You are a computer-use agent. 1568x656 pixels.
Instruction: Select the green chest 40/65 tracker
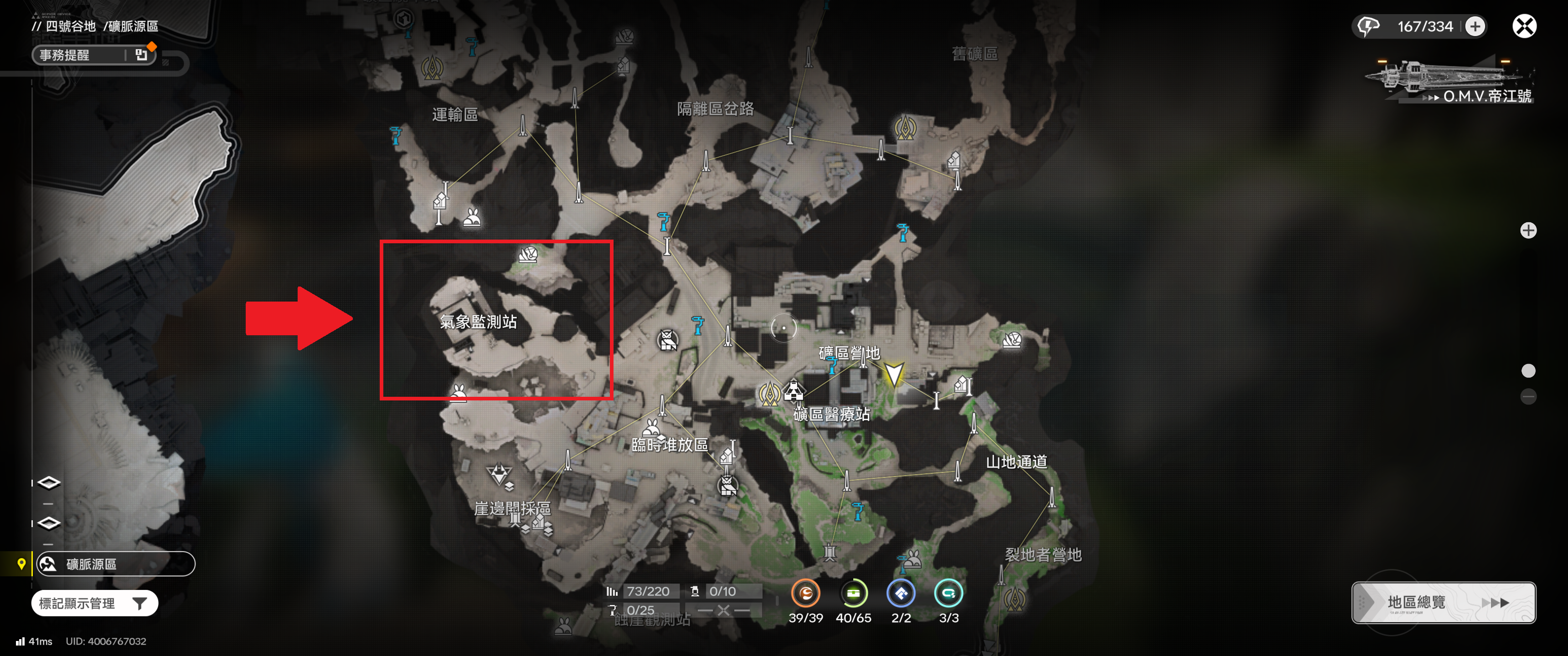853,593
